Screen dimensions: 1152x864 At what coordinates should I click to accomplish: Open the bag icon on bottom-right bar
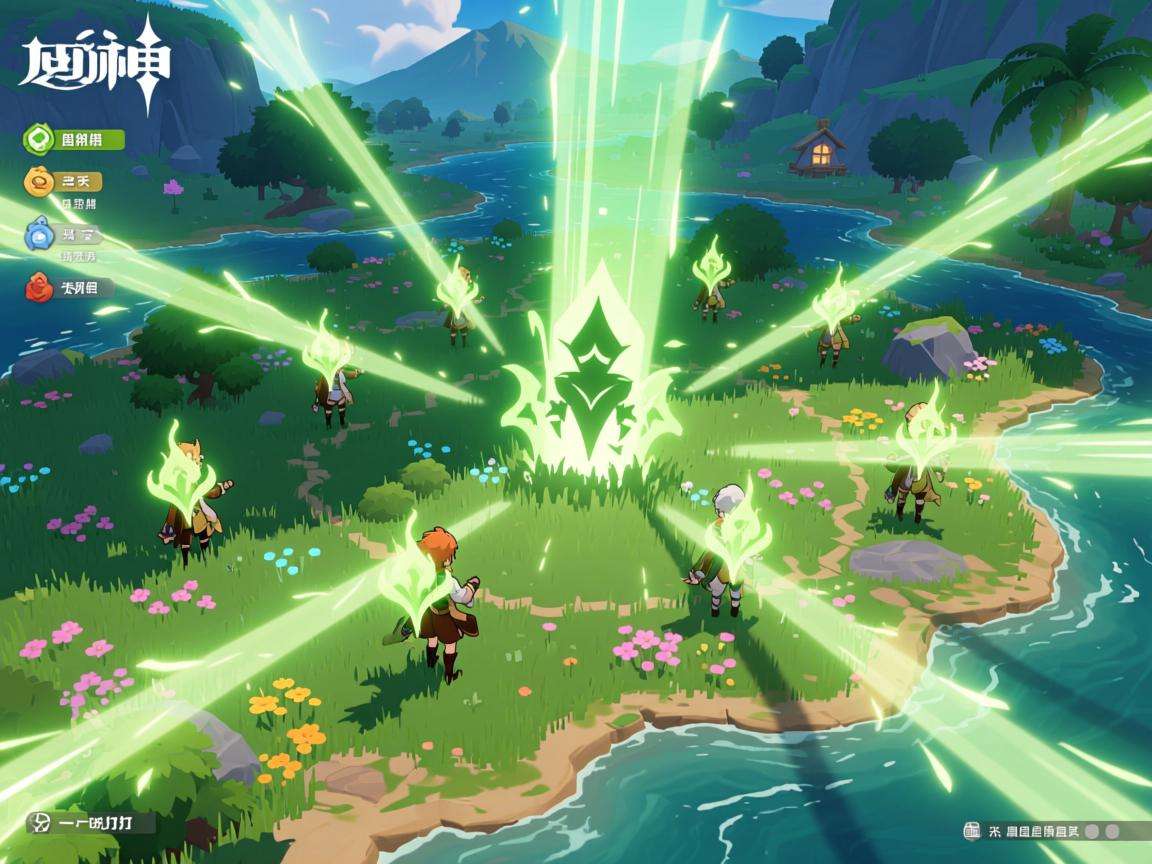pos(971,831)
